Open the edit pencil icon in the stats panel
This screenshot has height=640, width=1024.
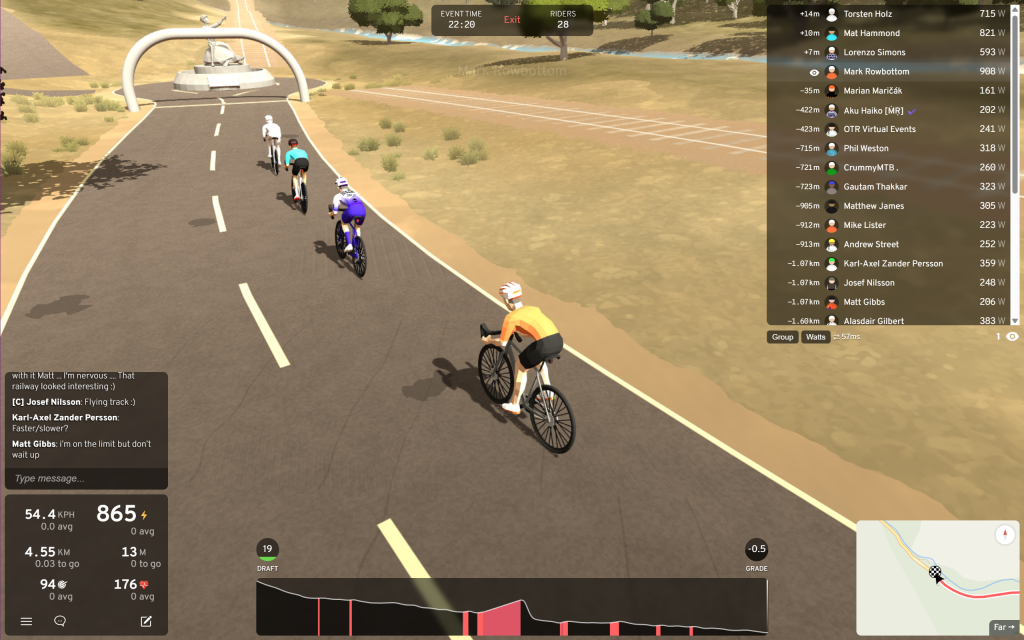(x=146, y=621)
